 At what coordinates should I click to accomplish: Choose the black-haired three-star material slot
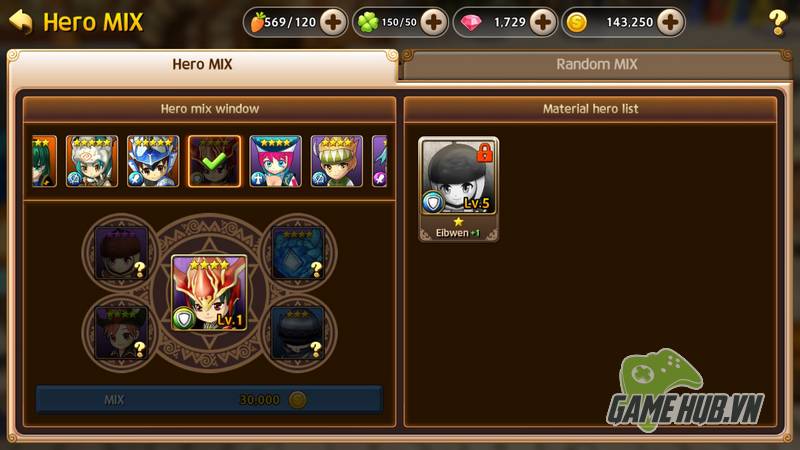point(298,332)
